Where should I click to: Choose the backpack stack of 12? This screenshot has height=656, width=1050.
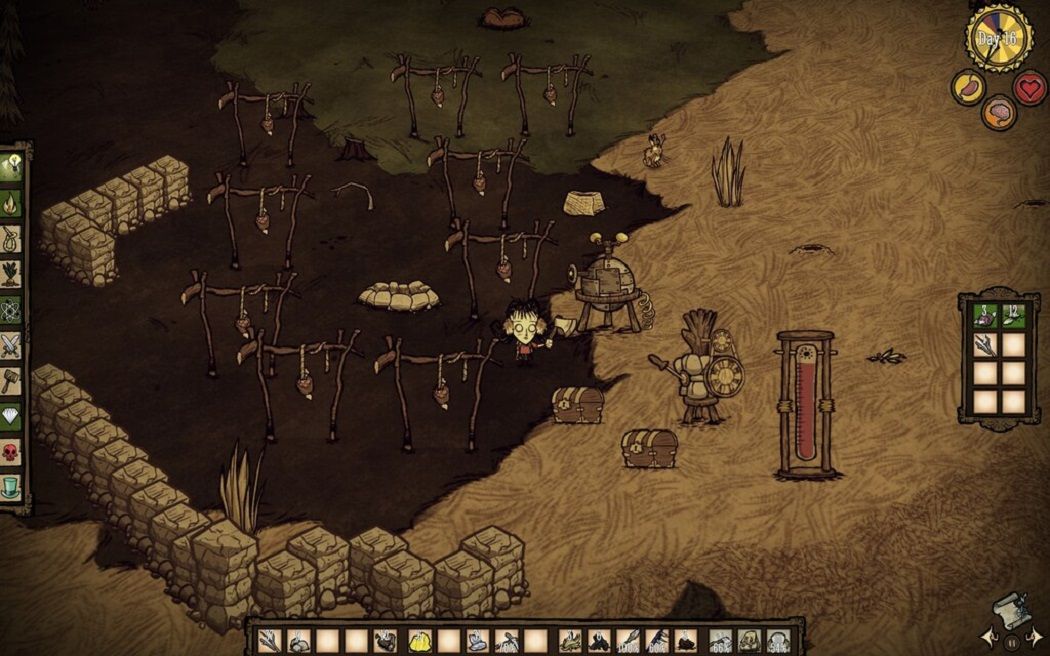click(1014, 316)
